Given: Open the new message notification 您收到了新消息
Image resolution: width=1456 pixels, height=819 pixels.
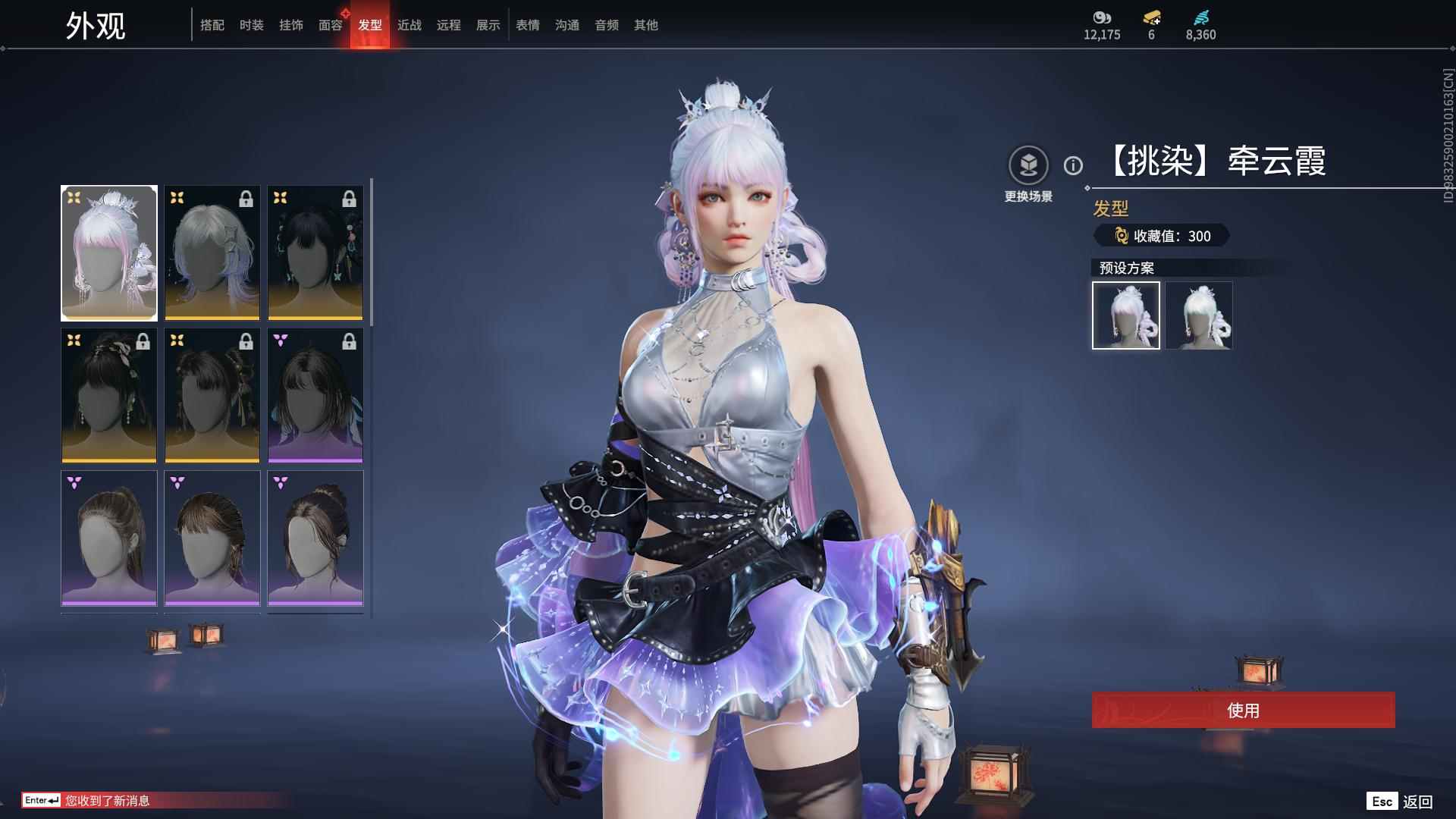Looking at the screenshot, I should click(108, 801).
